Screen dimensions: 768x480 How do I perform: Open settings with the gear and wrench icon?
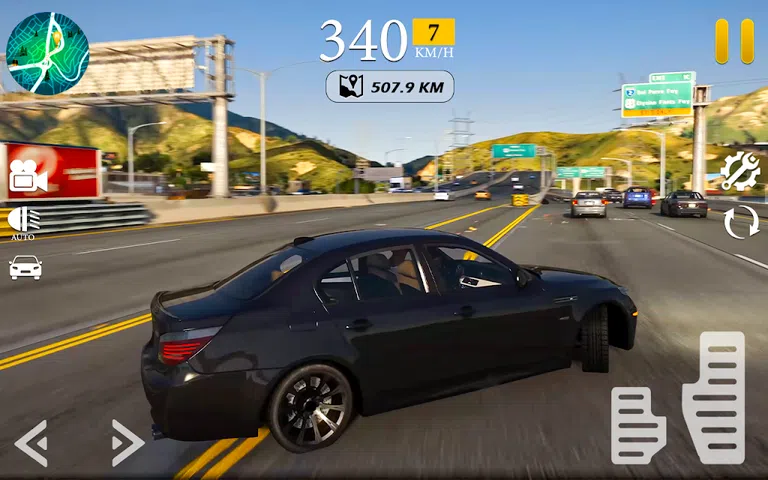point(740,172)
